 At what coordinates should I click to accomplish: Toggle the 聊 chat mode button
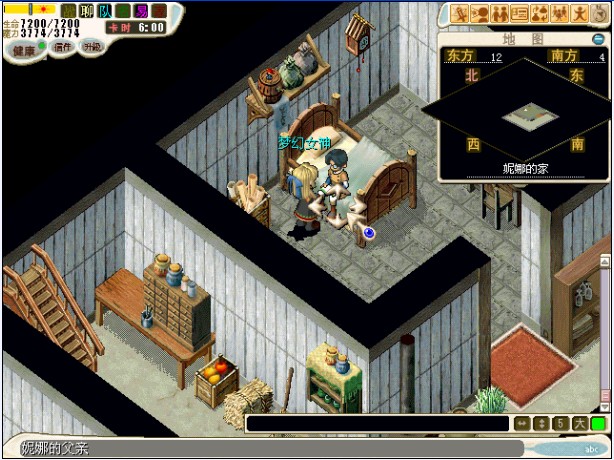click(x=87, y=11)
